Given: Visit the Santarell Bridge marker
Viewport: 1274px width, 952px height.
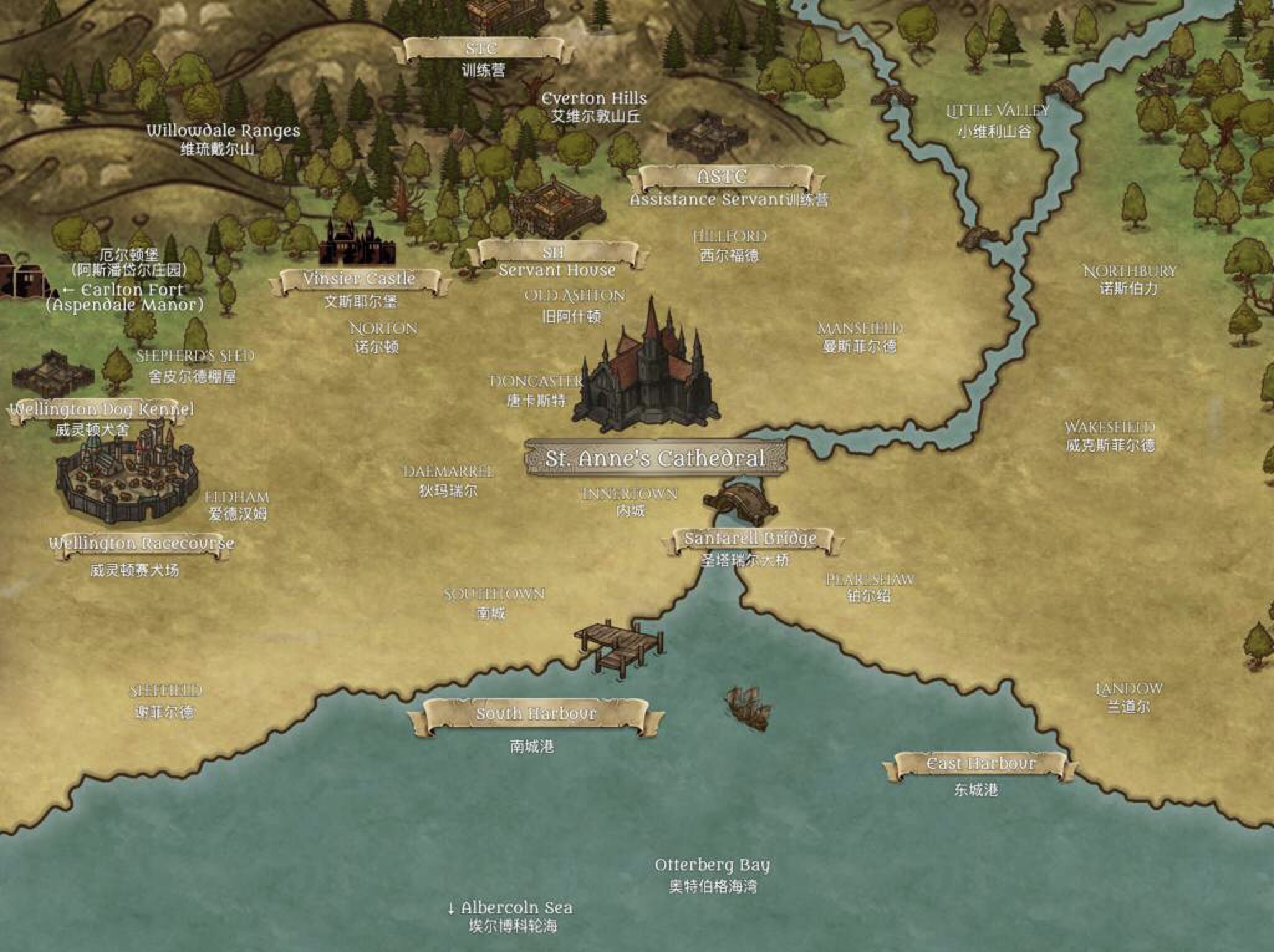Looking at the screenshot, I should coord(750,539).
